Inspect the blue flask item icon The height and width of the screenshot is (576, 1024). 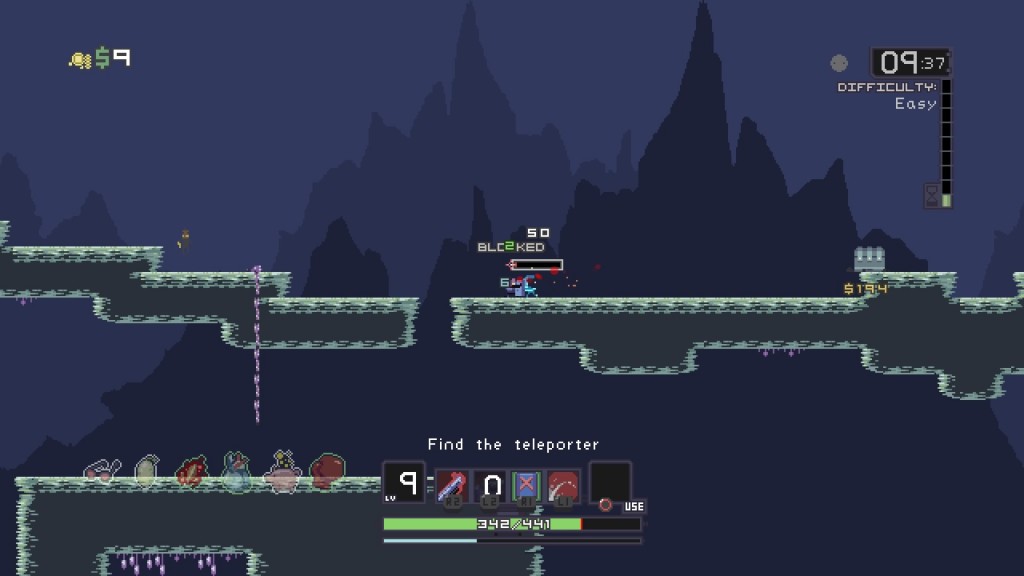pos(236,471)
